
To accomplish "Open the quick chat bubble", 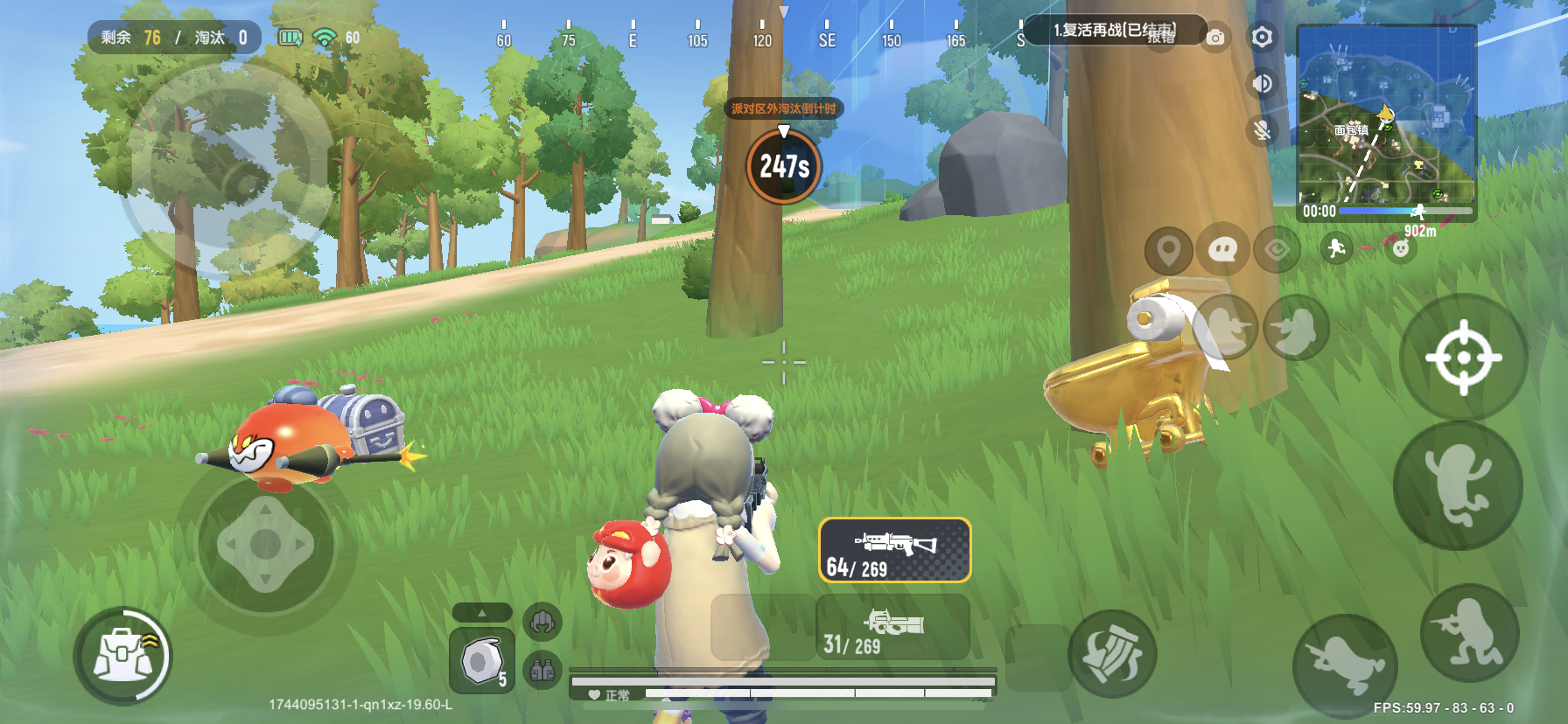I will pos(1221,251).
